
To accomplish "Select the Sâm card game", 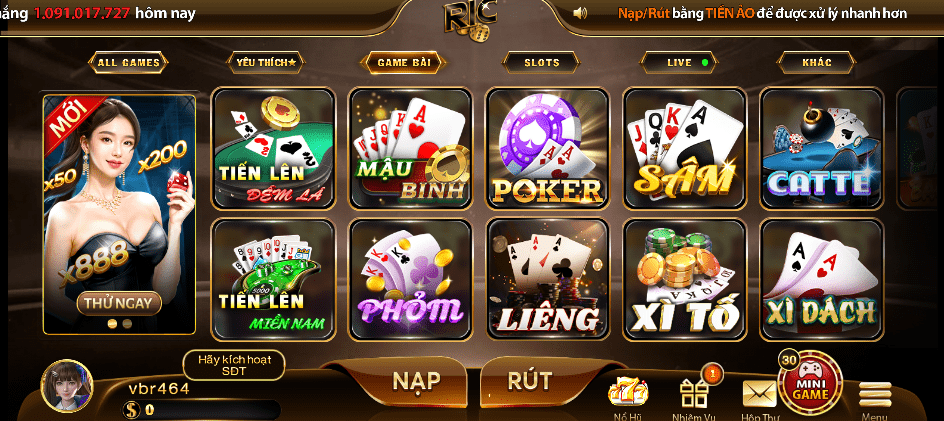I will coord(684,149).
